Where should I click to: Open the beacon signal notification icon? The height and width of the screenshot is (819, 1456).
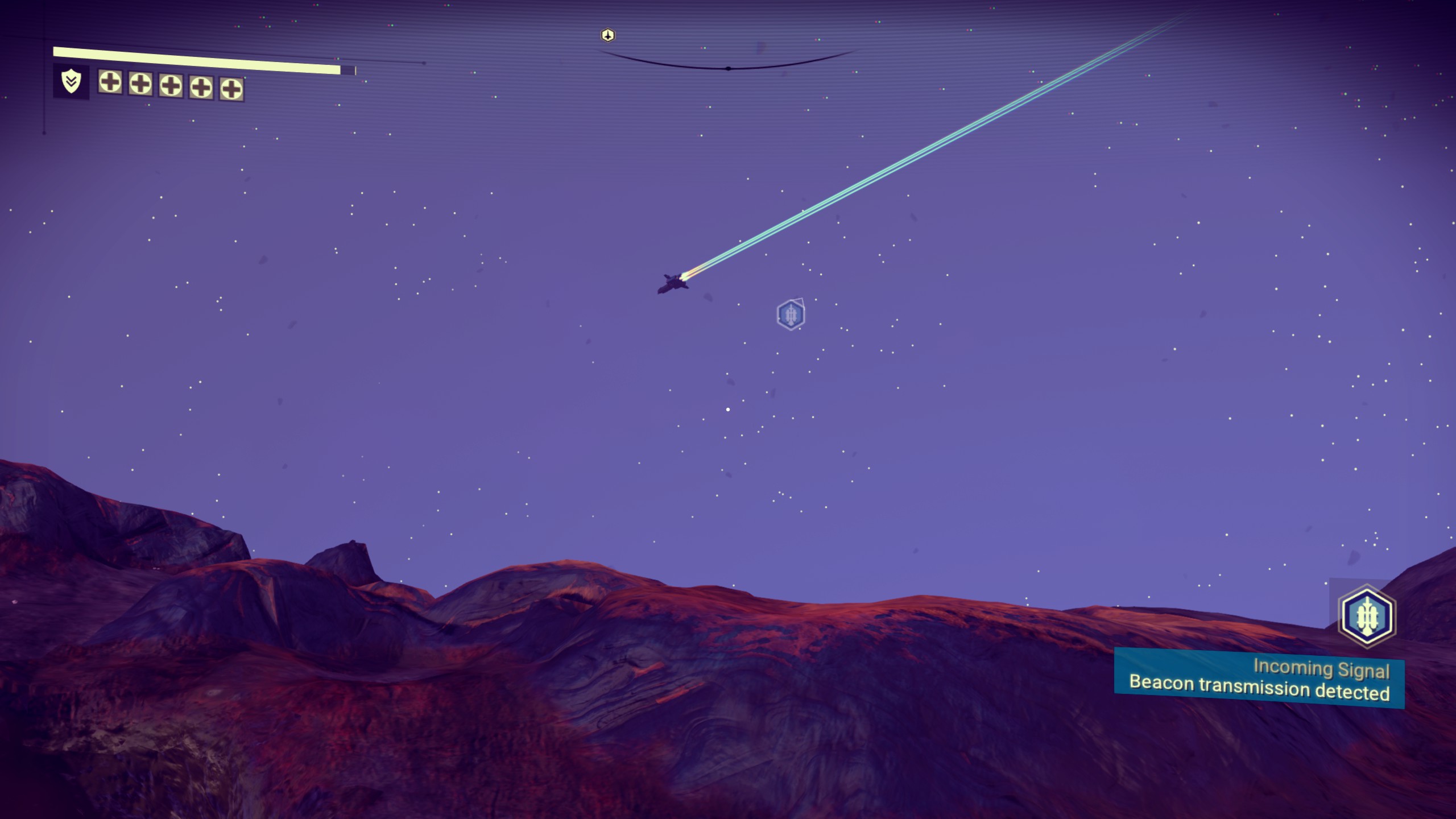1366,617
